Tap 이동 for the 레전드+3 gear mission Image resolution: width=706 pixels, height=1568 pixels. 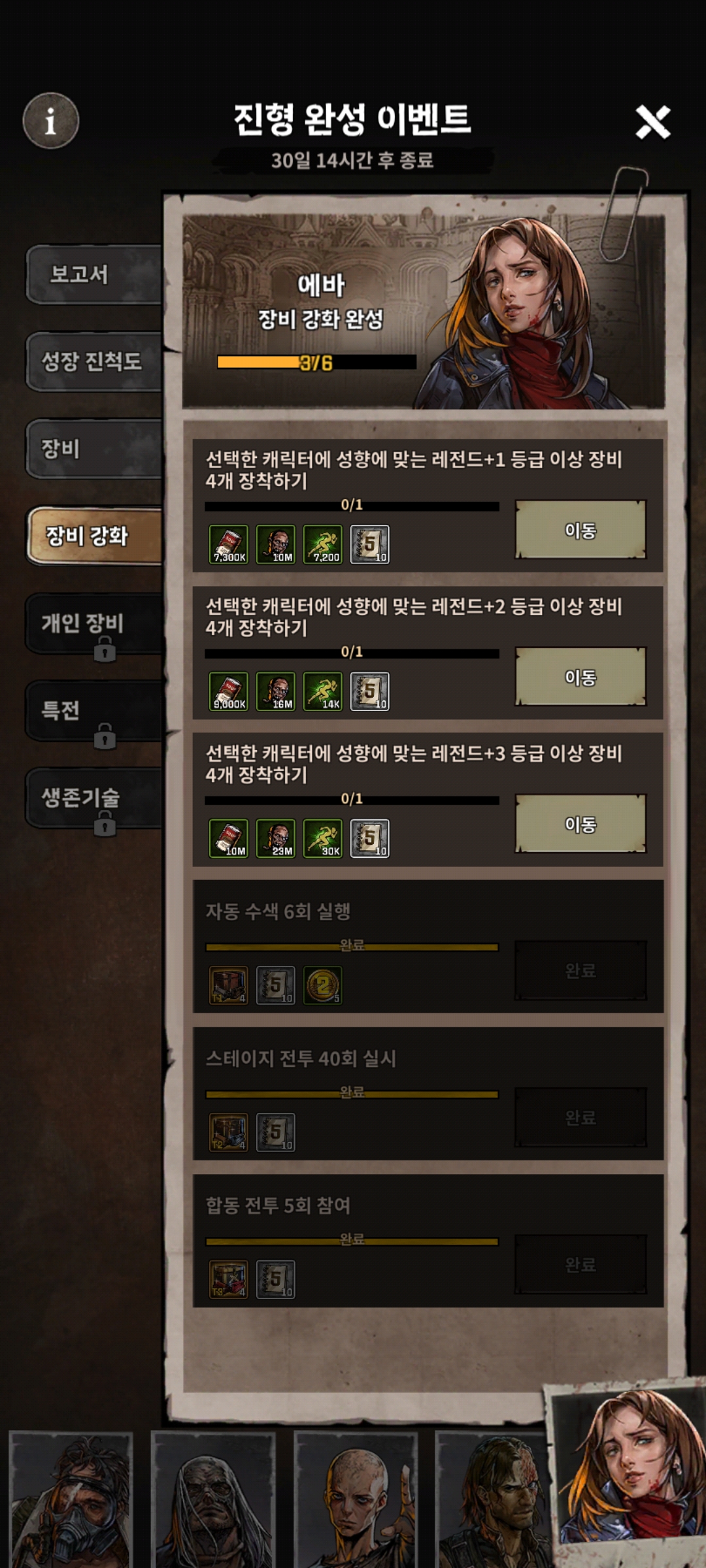(x=580, y=824)
